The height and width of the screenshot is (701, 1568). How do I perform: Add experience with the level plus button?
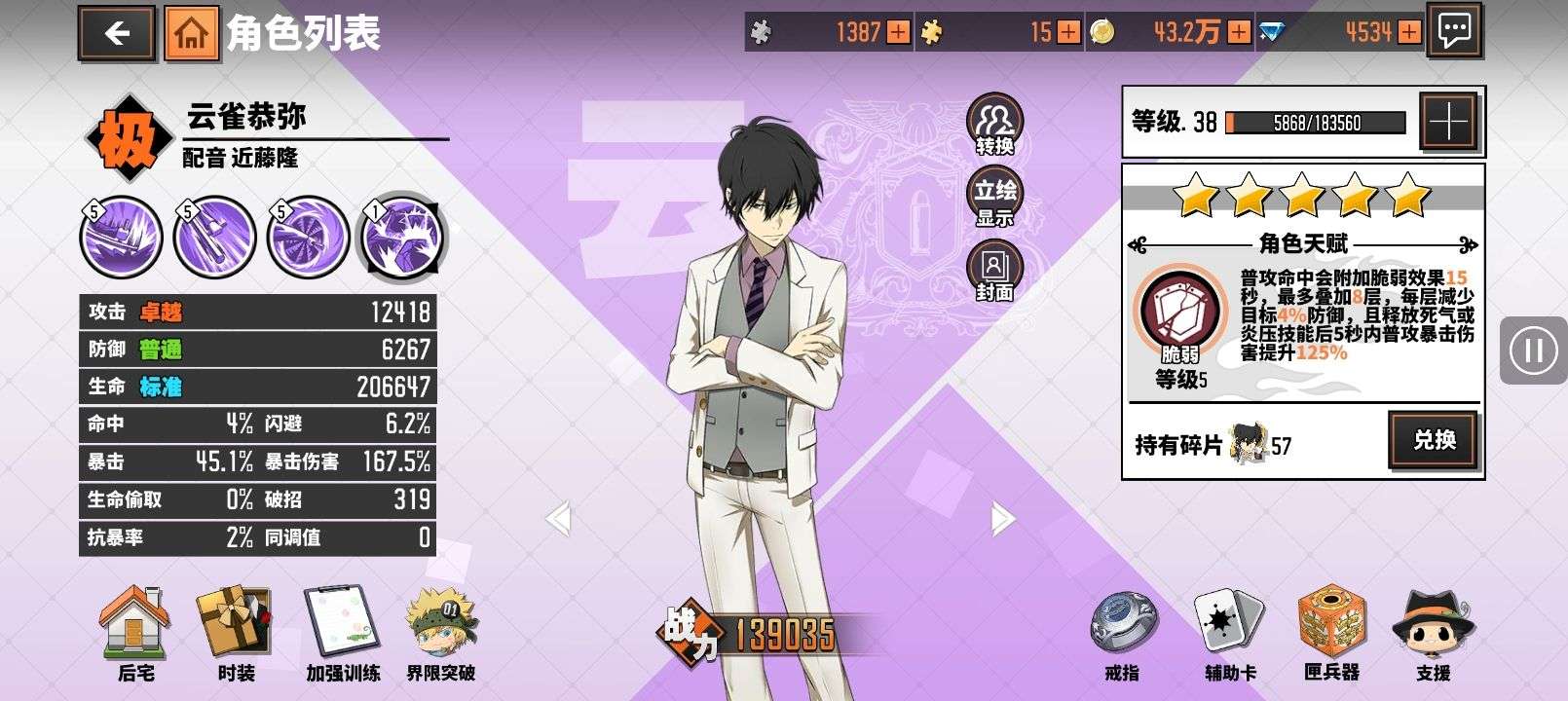tap(1449, 123)
